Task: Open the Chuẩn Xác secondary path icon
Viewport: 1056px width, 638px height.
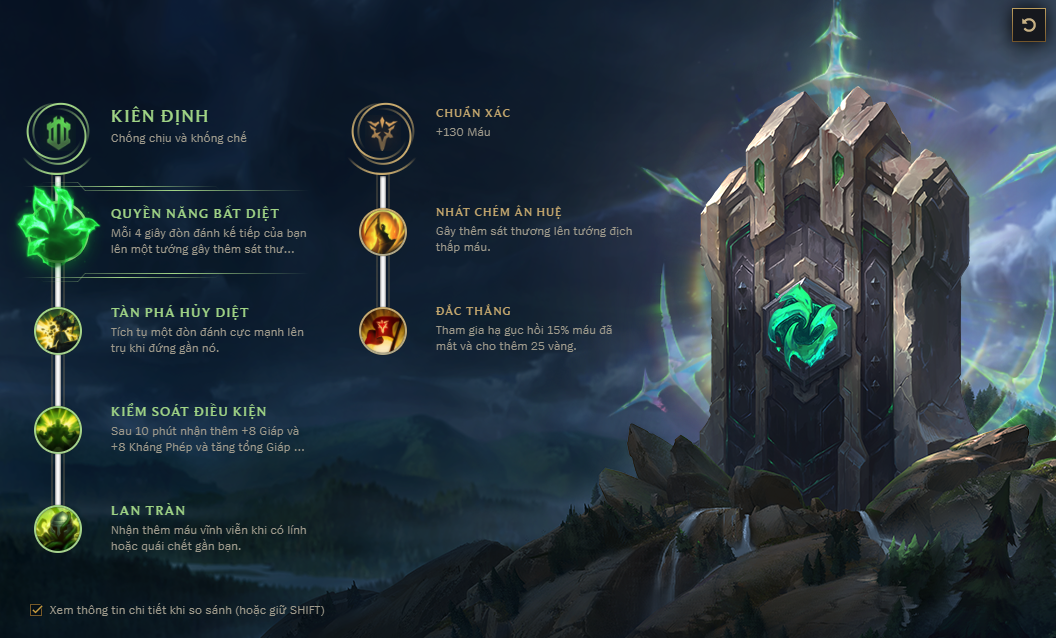Action: pyautogui.click(x=382, y=131)
